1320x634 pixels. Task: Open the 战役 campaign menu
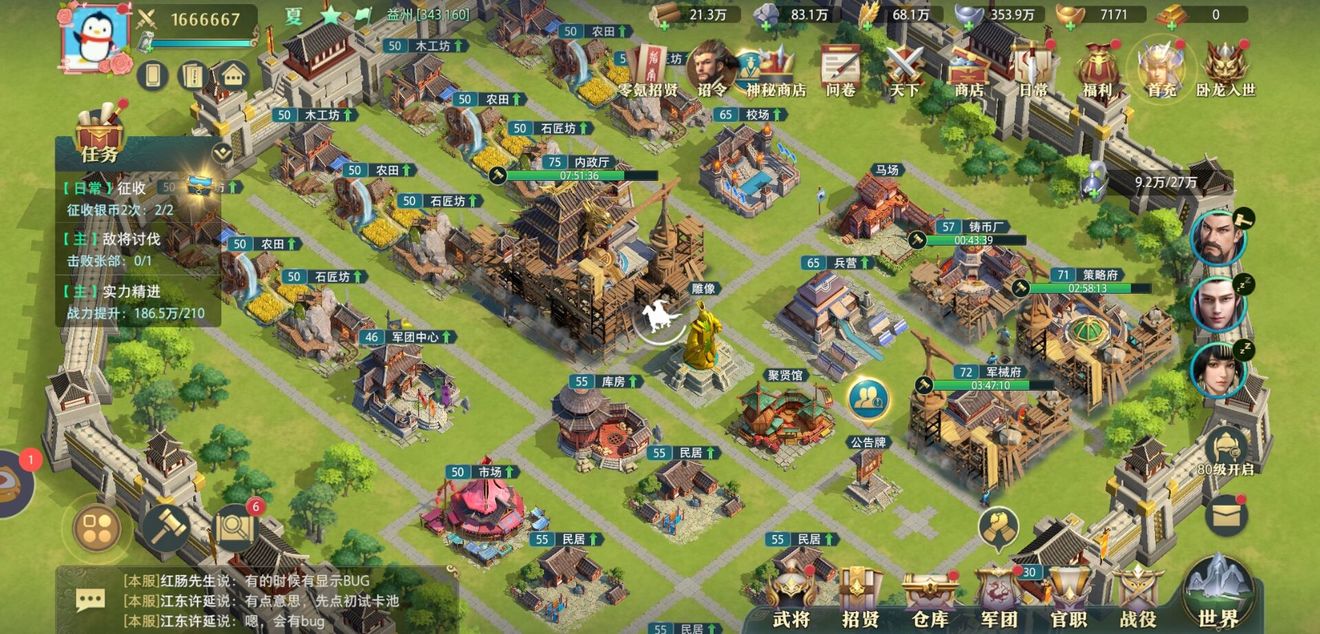click(1138, 598)
